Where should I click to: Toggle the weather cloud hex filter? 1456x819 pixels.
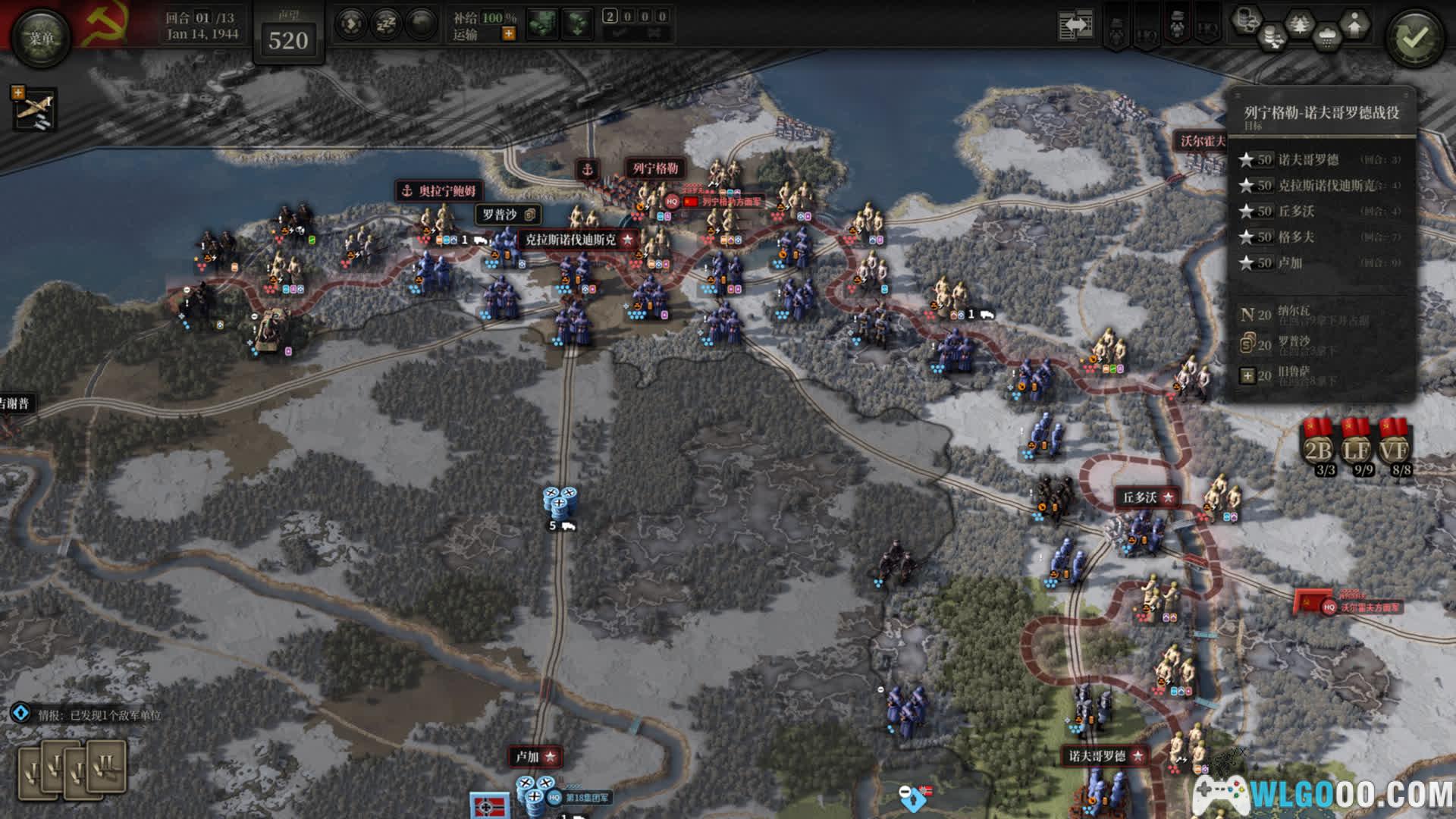[x=1327, y=34]
